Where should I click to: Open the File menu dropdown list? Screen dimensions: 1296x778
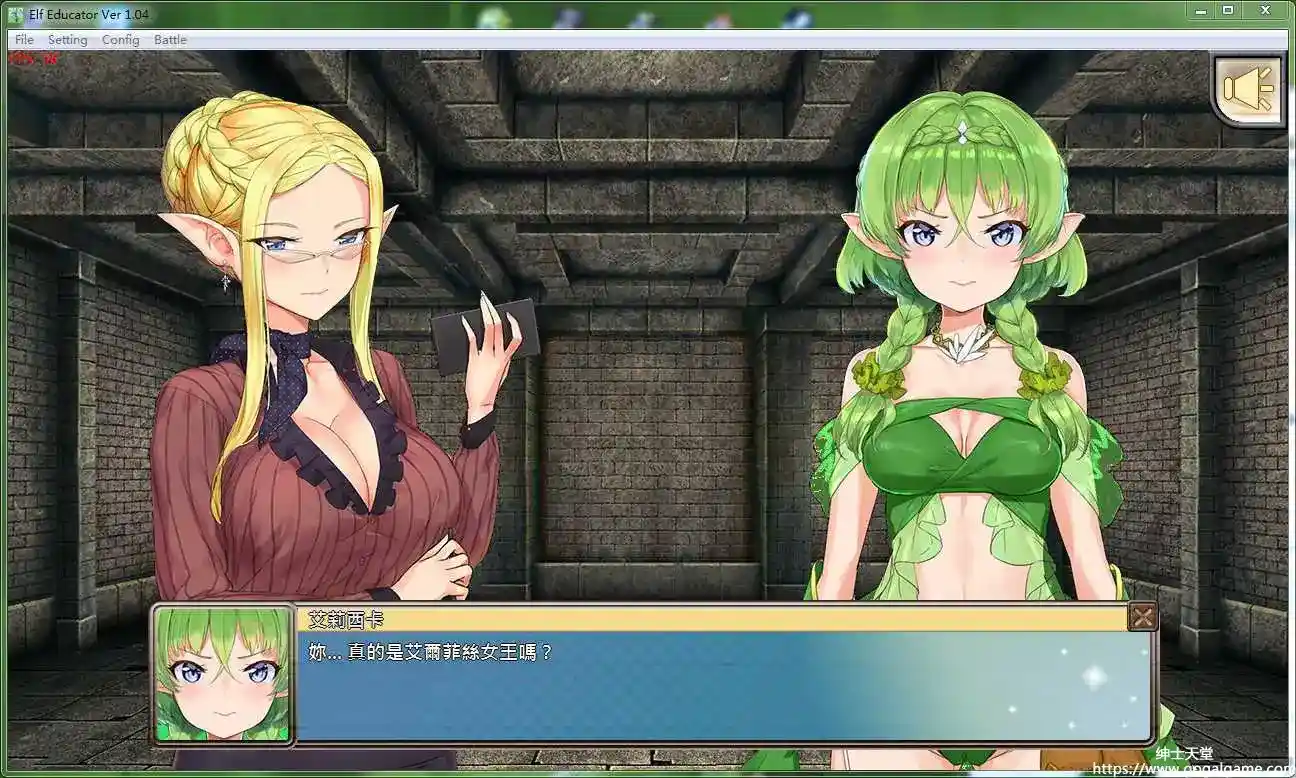point(23,39)
